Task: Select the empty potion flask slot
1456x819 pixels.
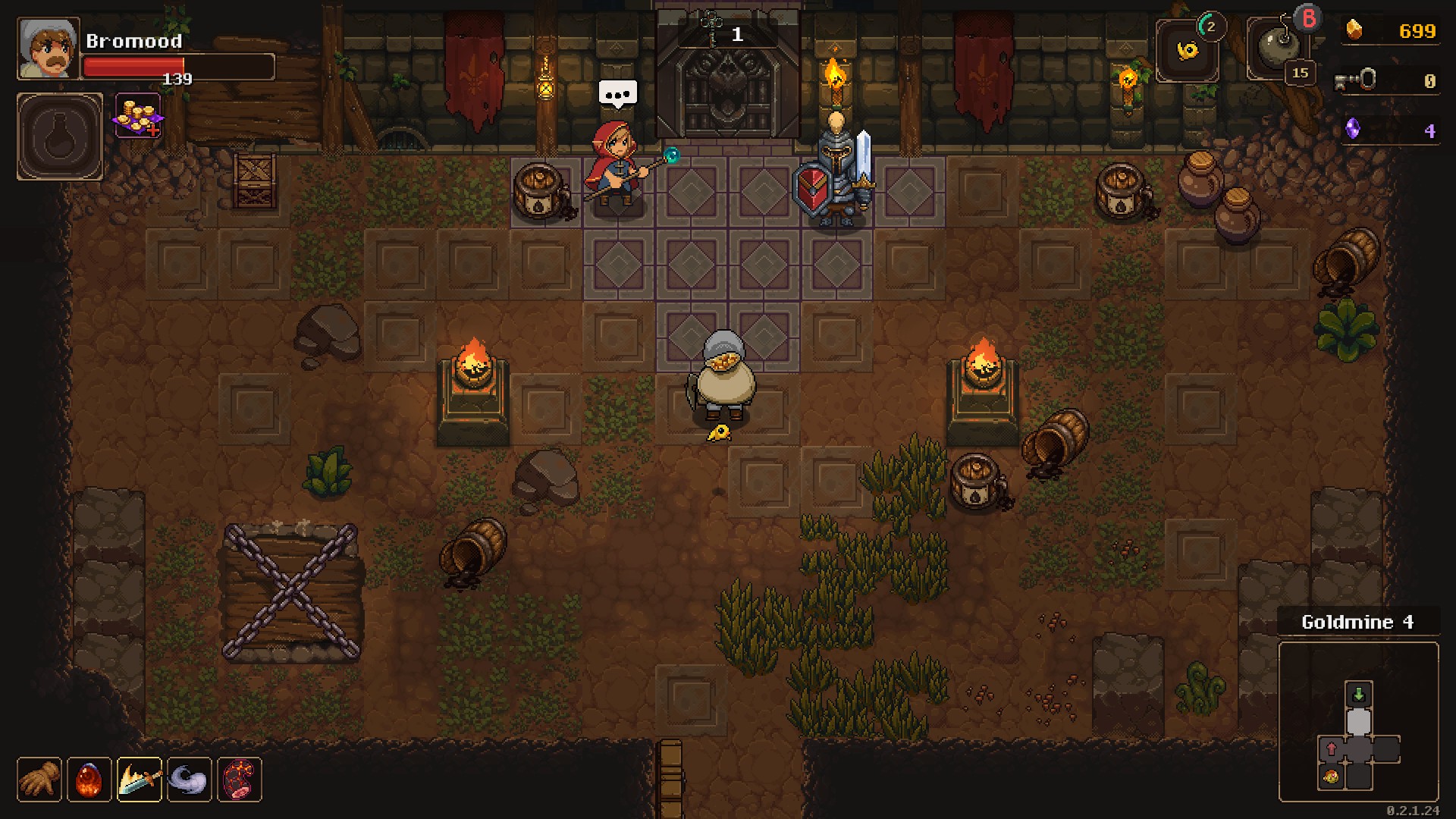Action: [x=60, y=136]
